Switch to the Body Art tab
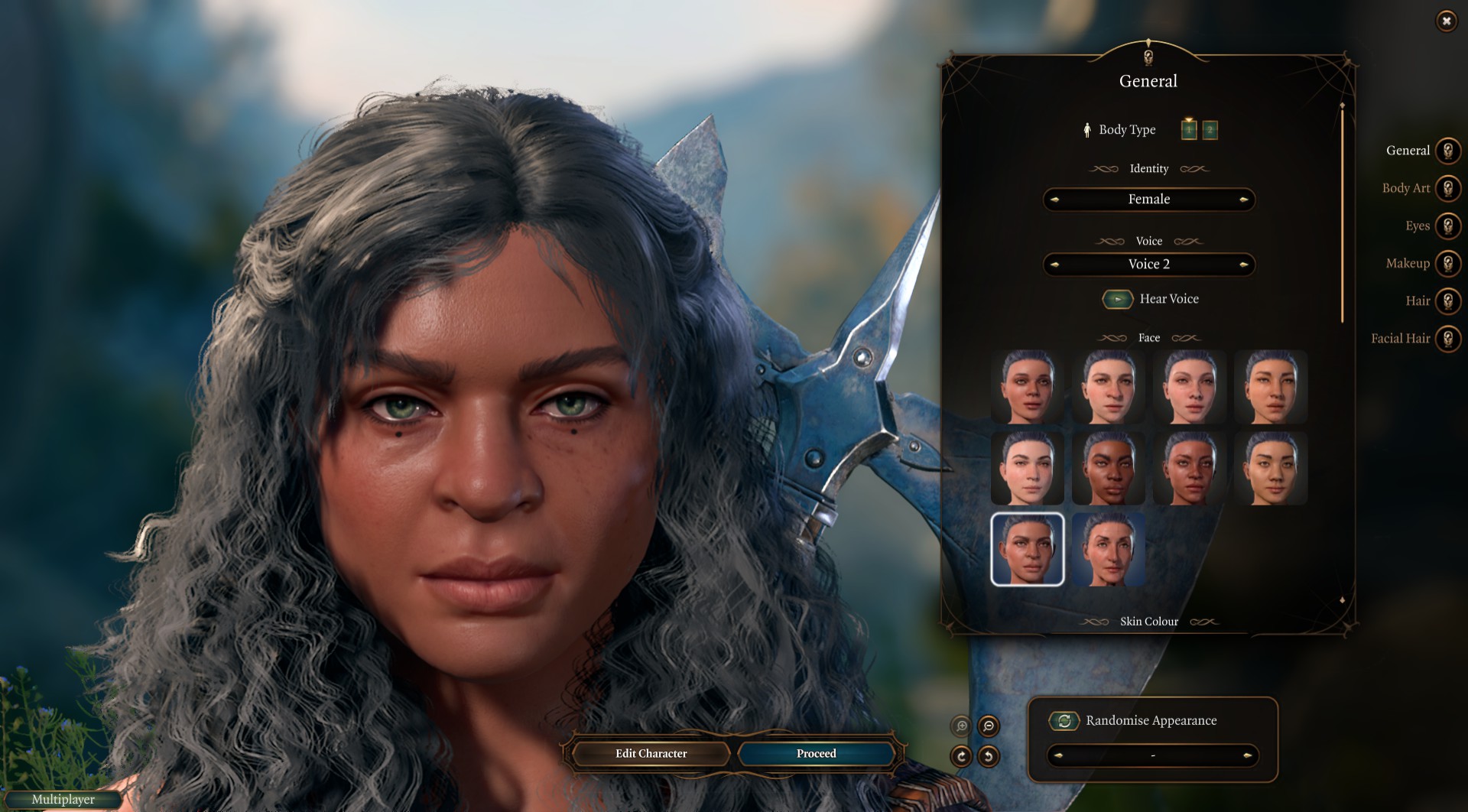1468x812 pixels. coord(1447,188)
